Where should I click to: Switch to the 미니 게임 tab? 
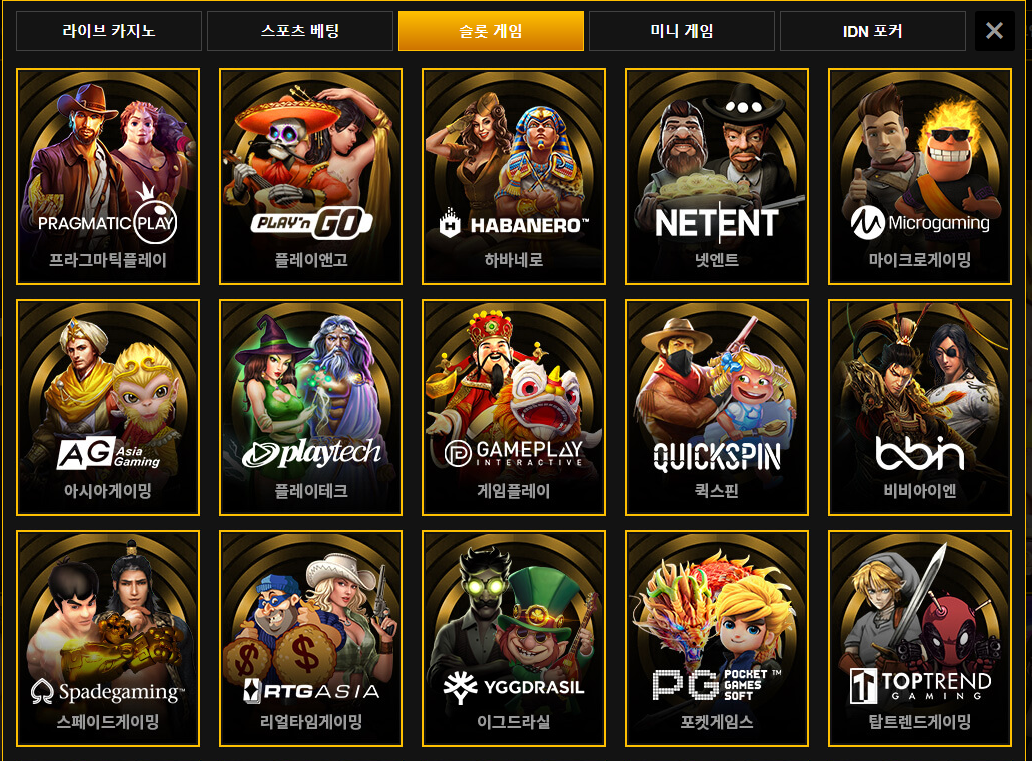[x=681, y=31]
